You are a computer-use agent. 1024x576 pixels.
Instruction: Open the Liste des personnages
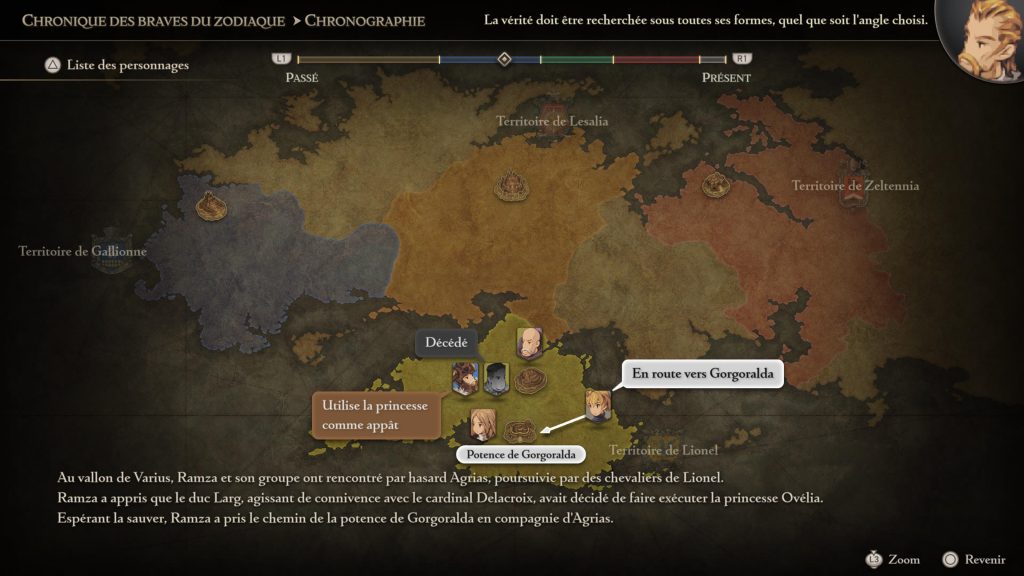click(x=116, y=66)
